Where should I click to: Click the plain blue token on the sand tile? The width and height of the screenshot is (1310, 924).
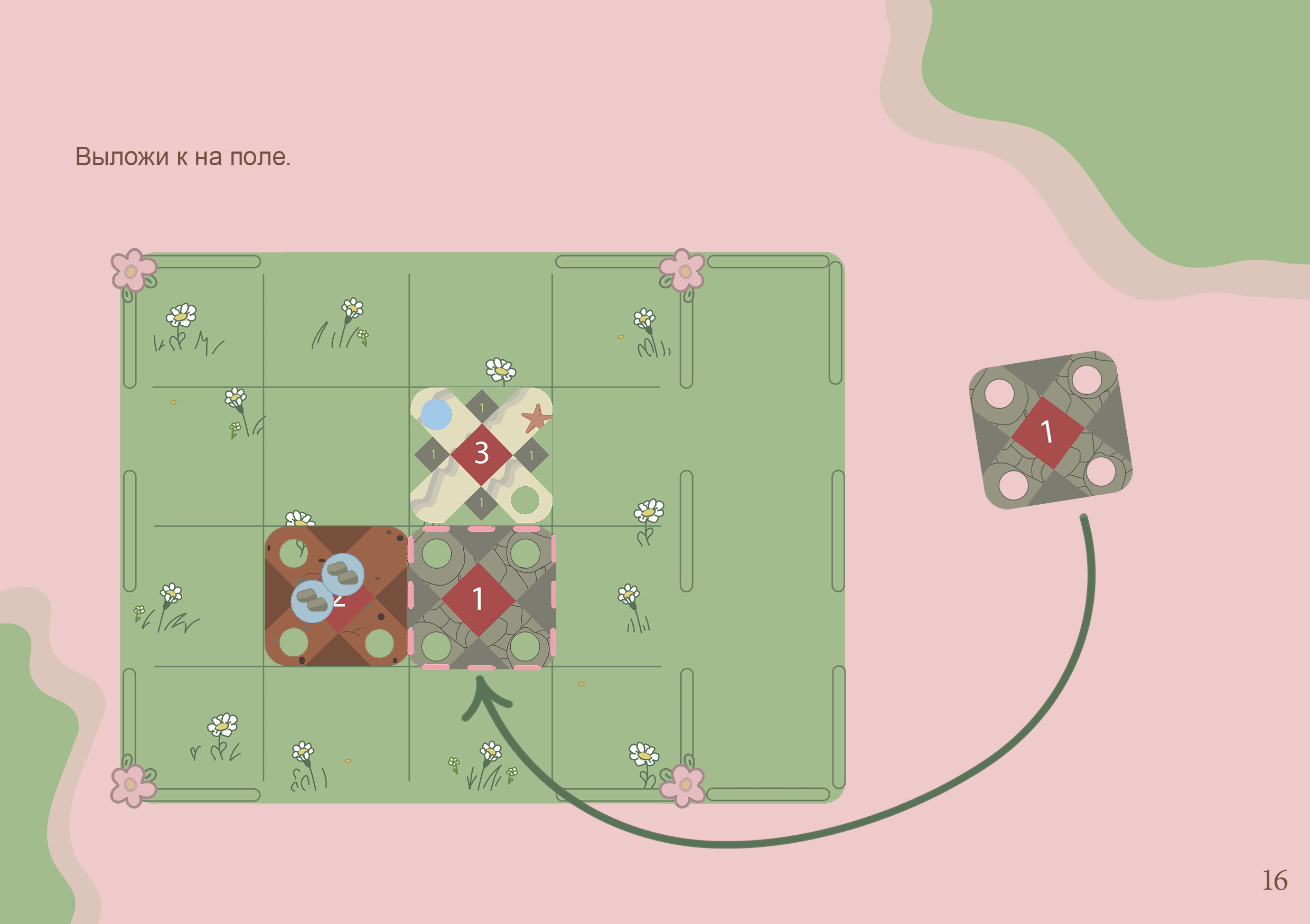point(436,414)
